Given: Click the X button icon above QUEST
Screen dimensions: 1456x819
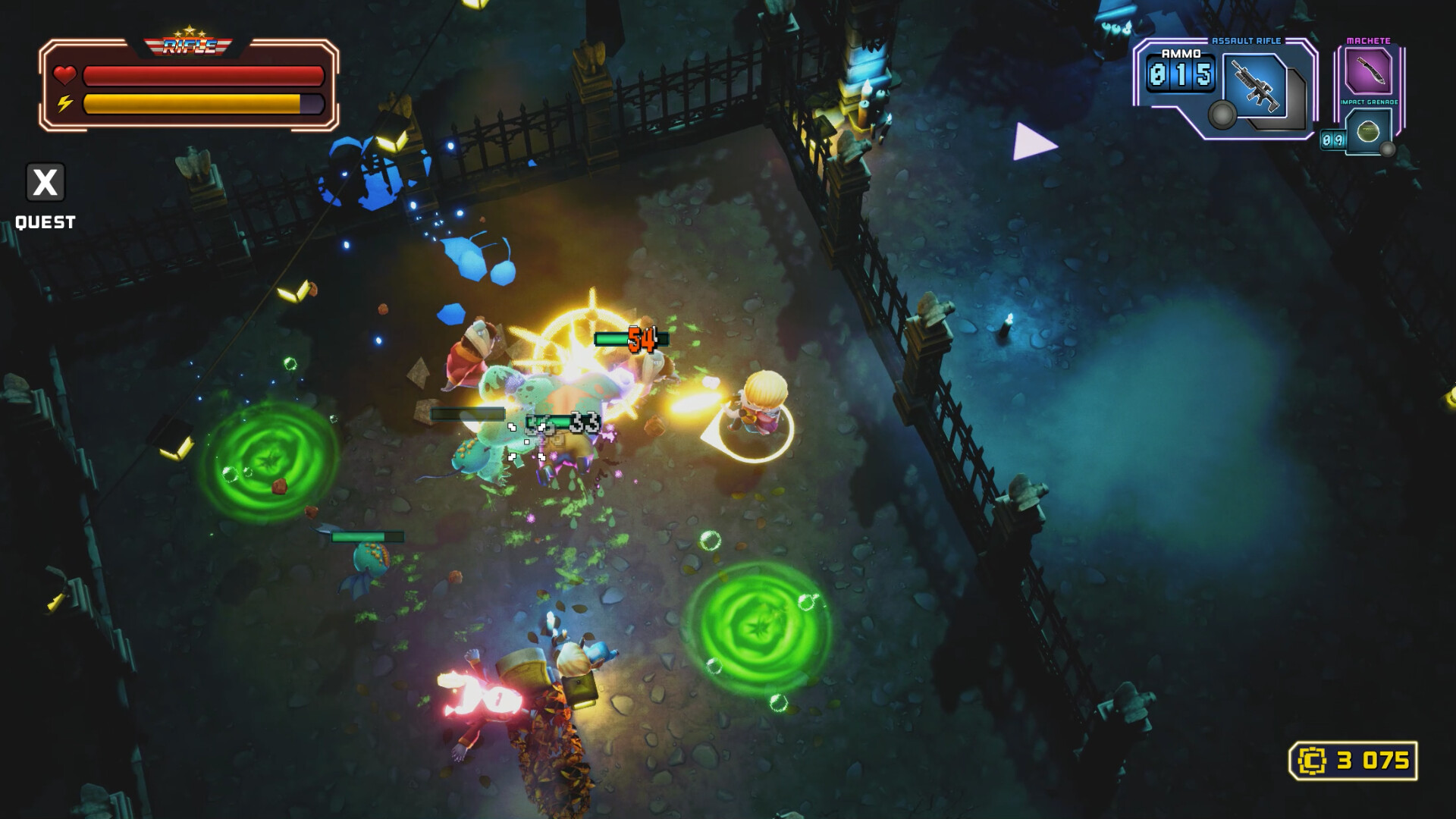Looking at the screenshot, I should point(44,182).
